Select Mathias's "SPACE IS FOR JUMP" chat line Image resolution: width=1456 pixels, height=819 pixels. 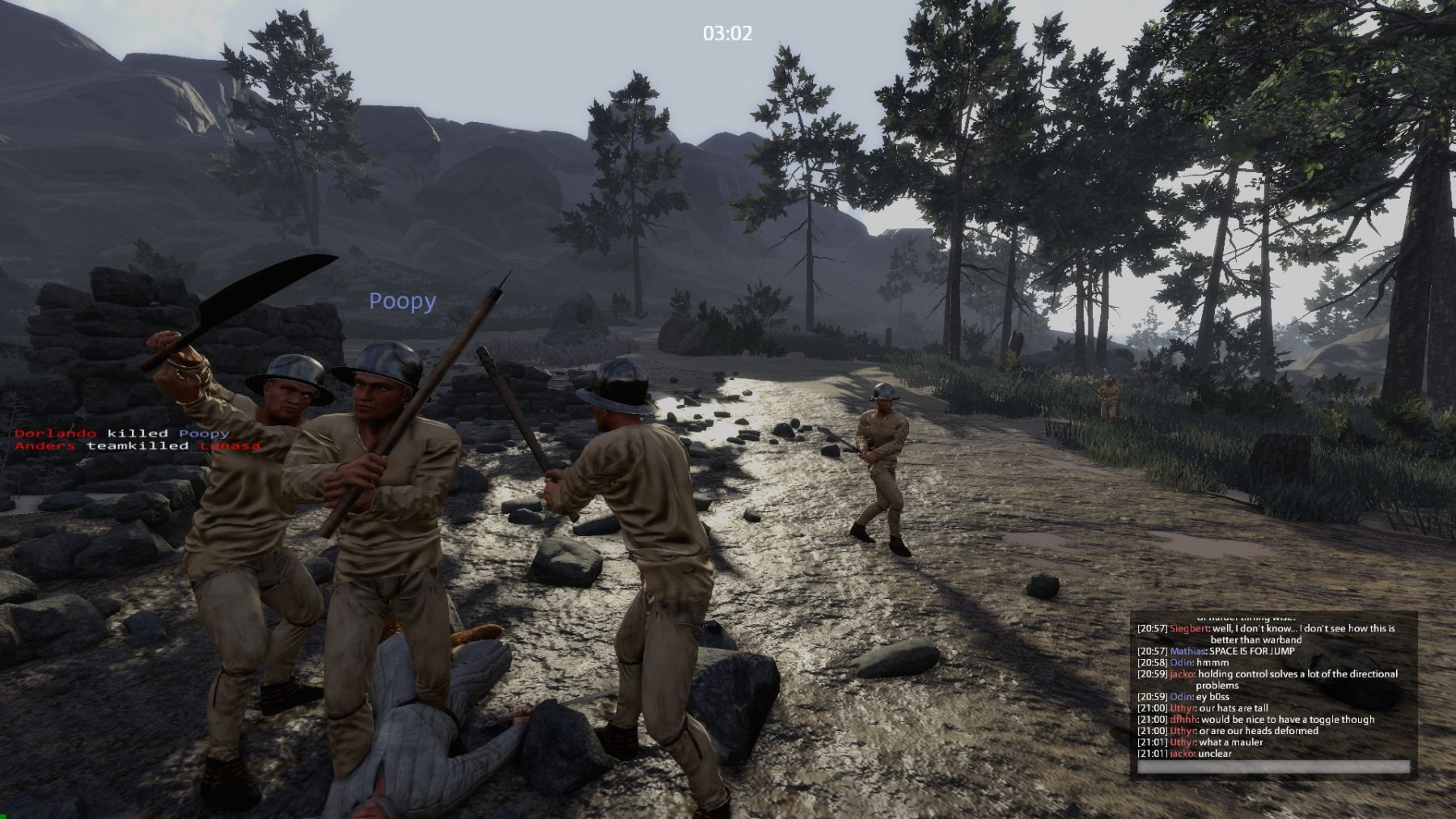coord(1251,651)
